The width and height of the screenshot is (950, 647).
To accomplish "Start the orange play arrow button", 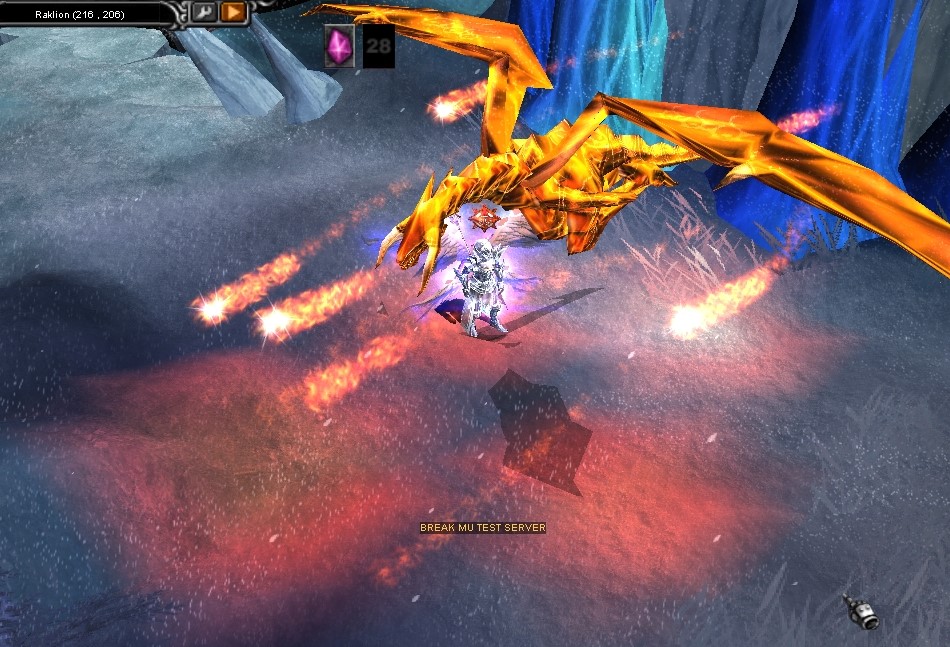I will click(x=233, y=12).
